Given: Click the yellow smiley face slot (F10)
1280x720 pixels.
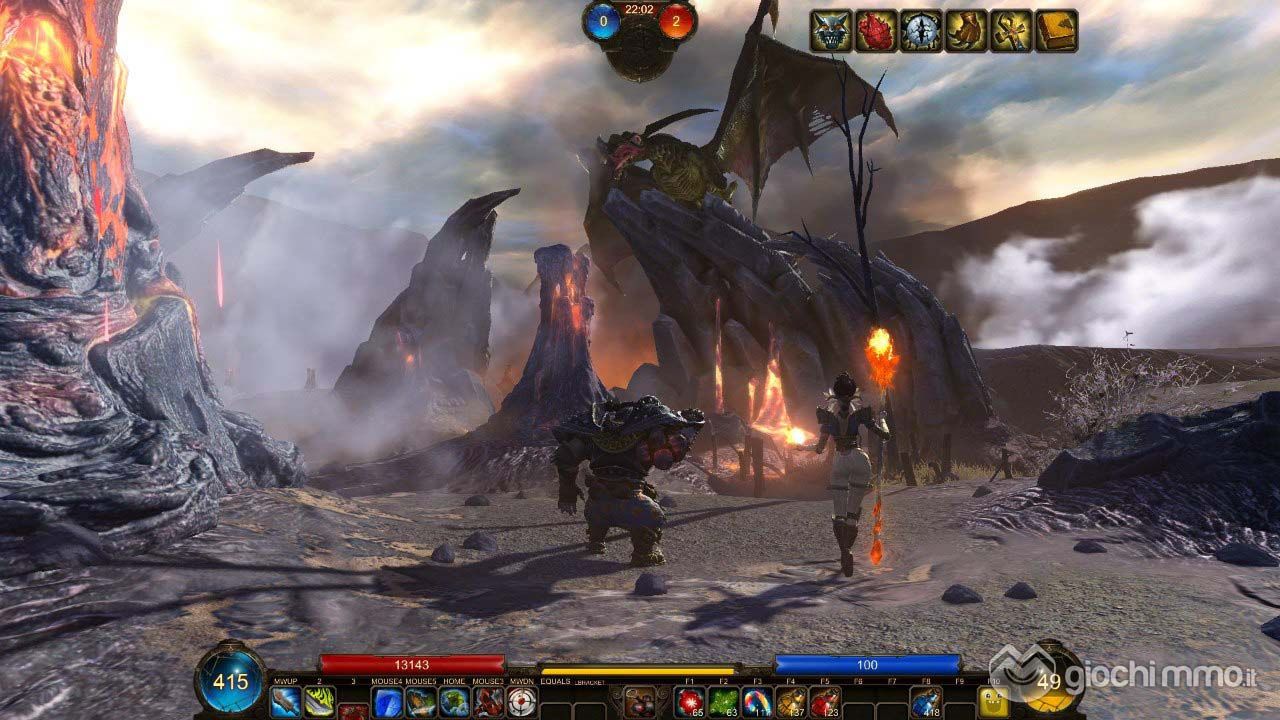Looking at the screenshot, I should (994, 704).
